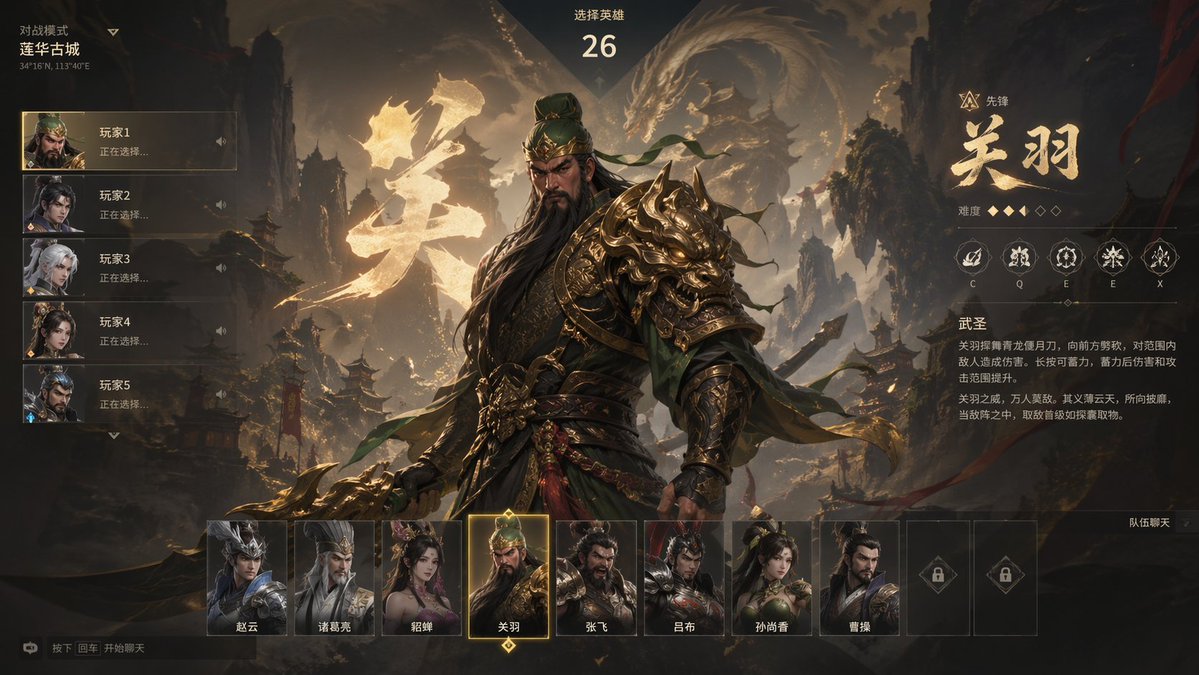Show the Q skill ability icon
Screen dimensions: 1199x675
coord(1019,257)
